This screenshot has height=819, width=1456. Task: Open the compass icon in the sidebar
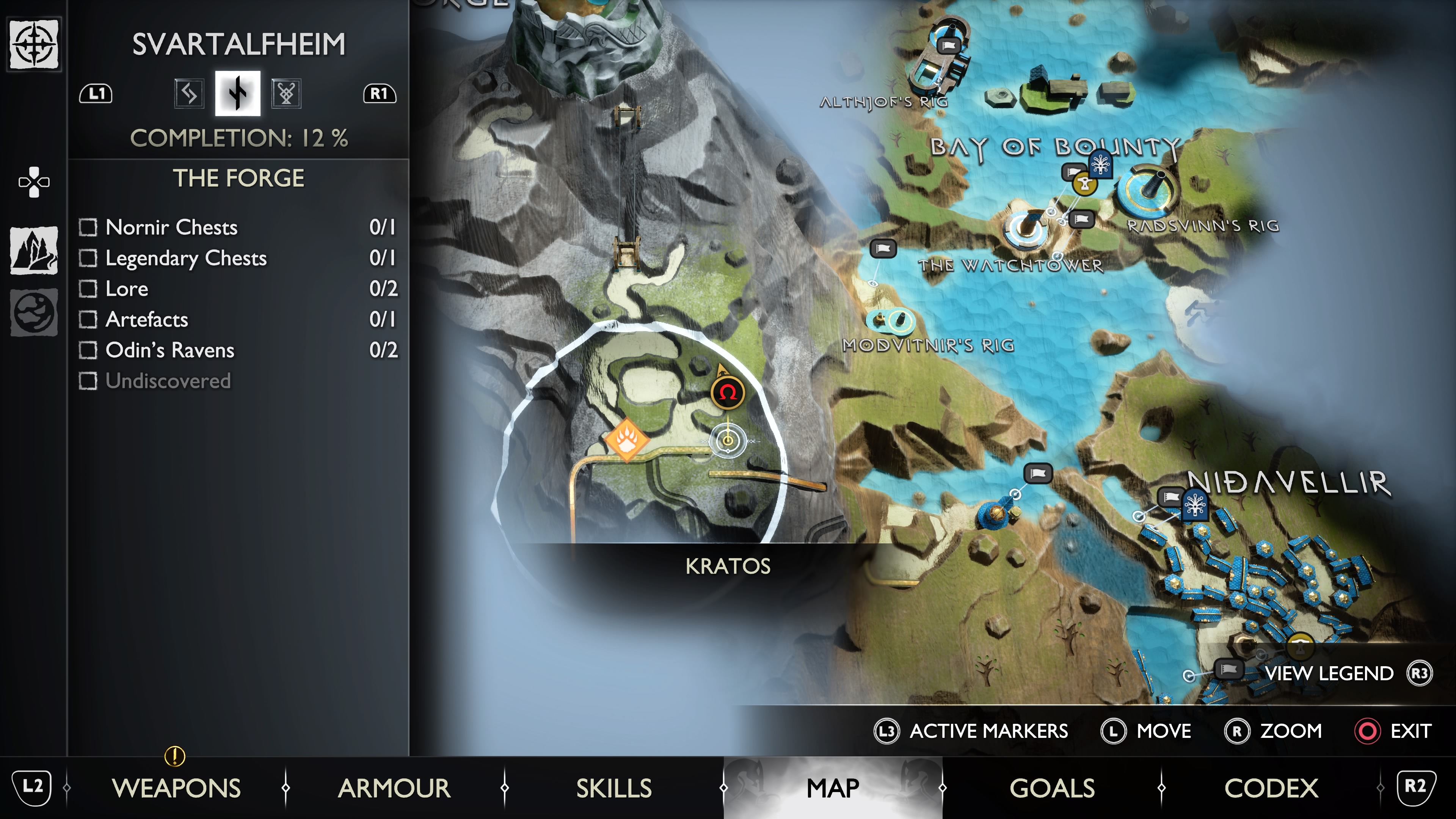tap(34, 44)
